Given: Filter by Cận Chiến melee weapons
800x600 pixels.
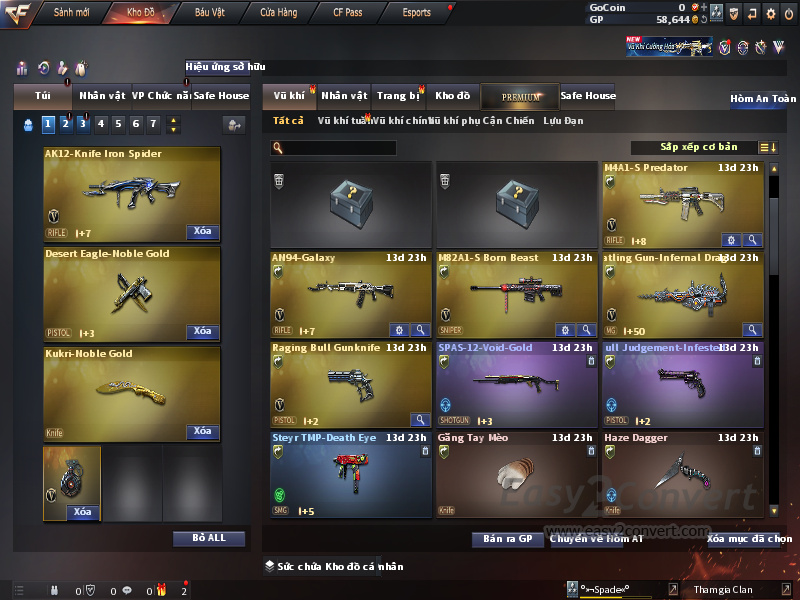Looking at the screenshot, I should (x=508, y=121).
